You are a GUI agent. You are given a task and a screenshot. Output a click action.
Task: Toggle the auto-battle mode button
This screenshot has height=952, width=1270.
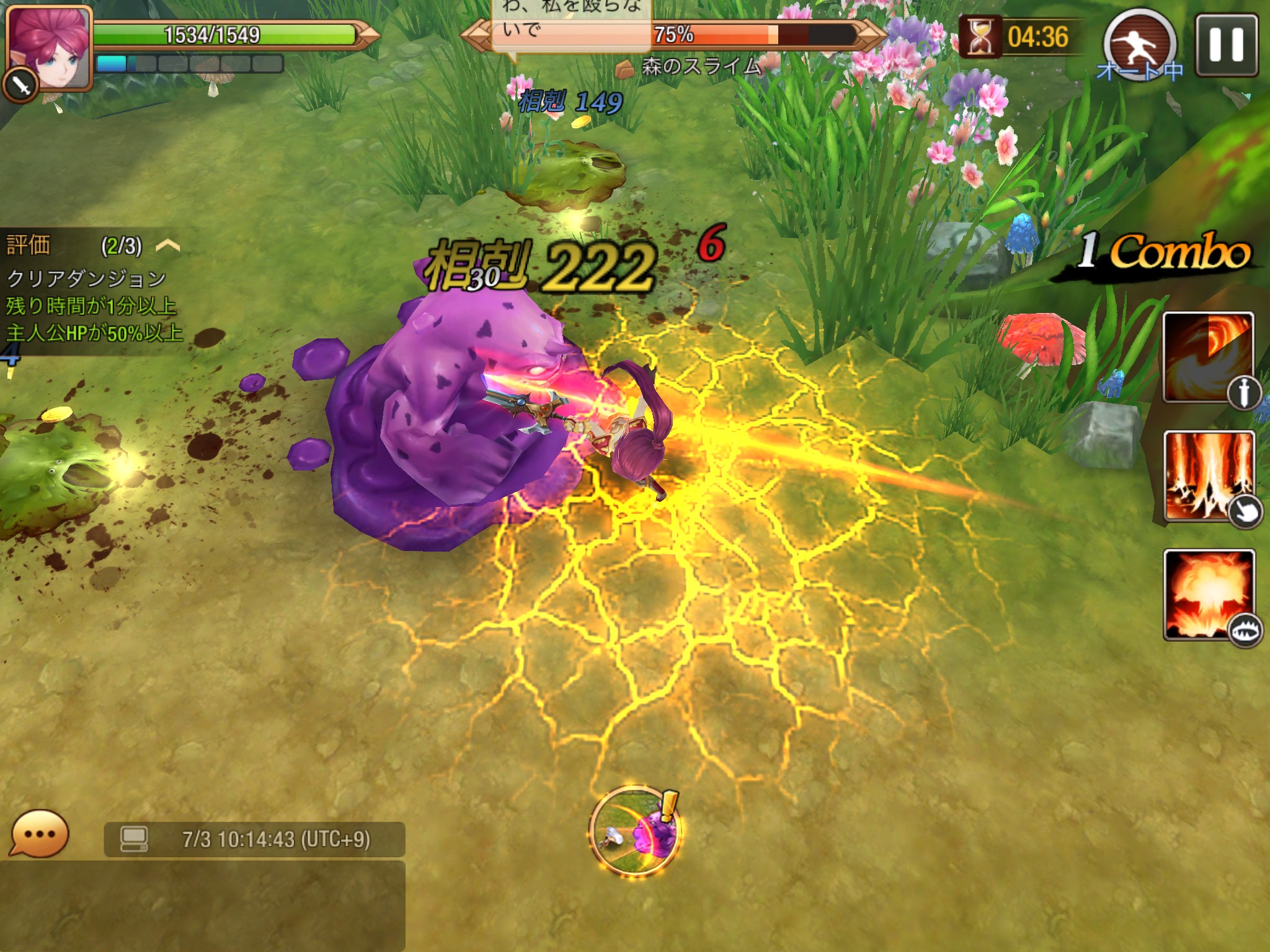[x=1140, y=46]
